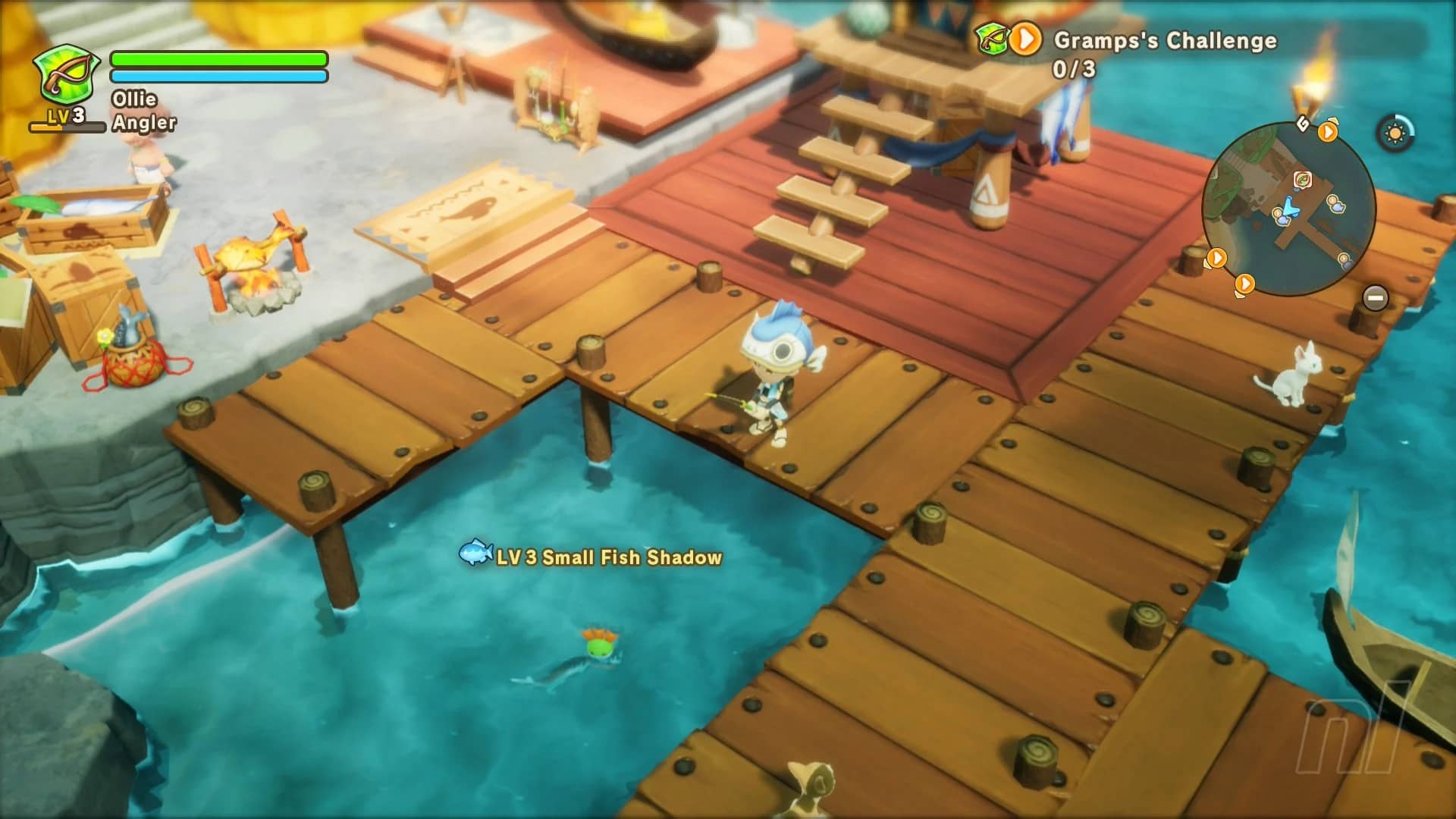Select the green leaf quest marker on minimap
1456x819 pixels.
pyautogui.click(x=1303, y=180)
